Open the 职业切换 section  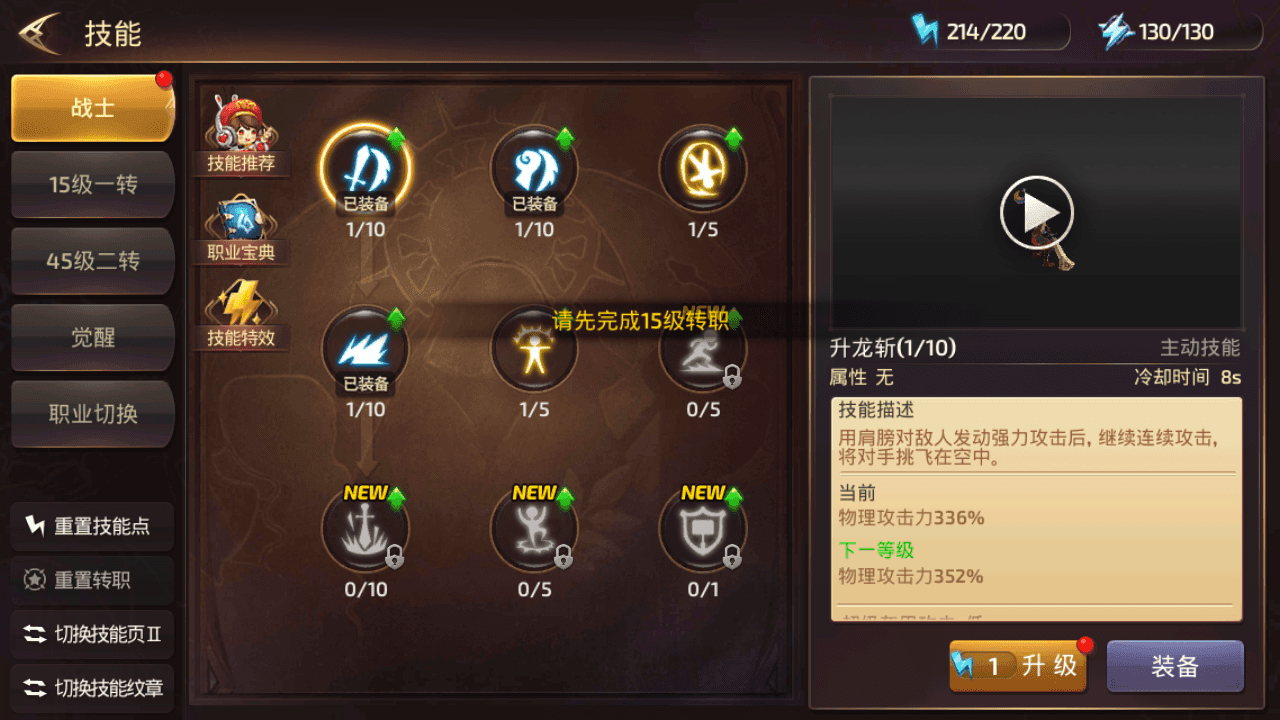(x=92, y=414)
